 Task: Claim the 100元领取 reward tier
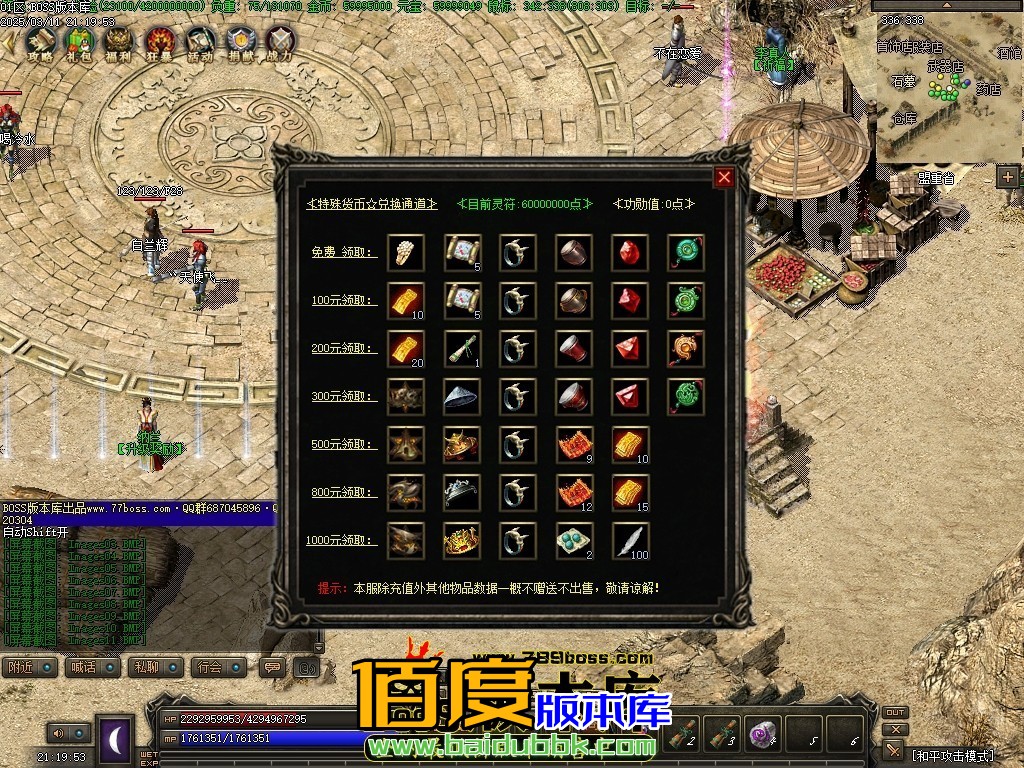[344, 300]
